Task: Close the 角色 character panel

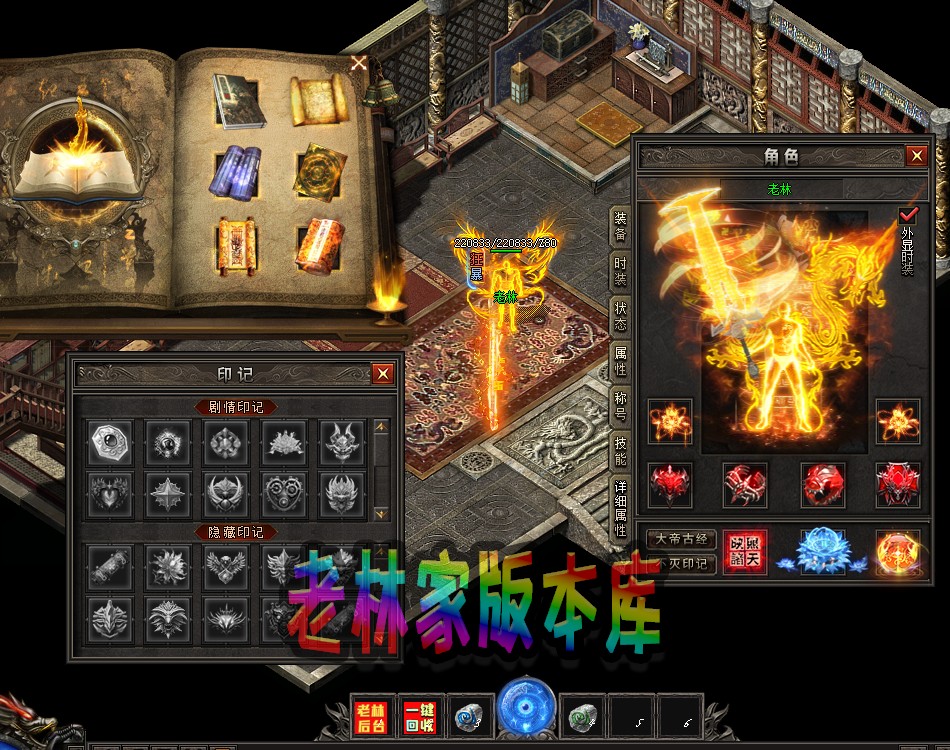Action: [x=916, y=156]
